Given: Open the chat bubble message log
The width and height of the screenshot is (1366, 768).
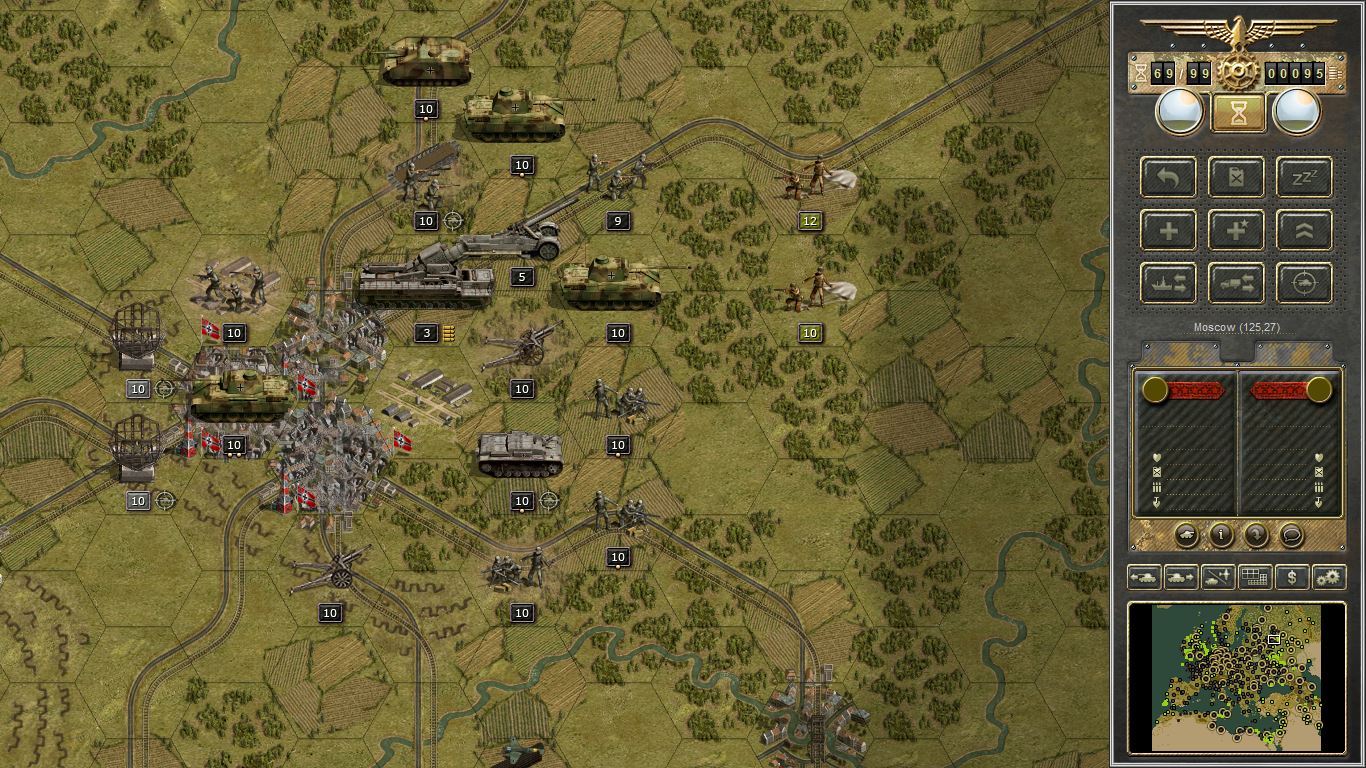Looking at the screenshot, I should (1292, 535).
